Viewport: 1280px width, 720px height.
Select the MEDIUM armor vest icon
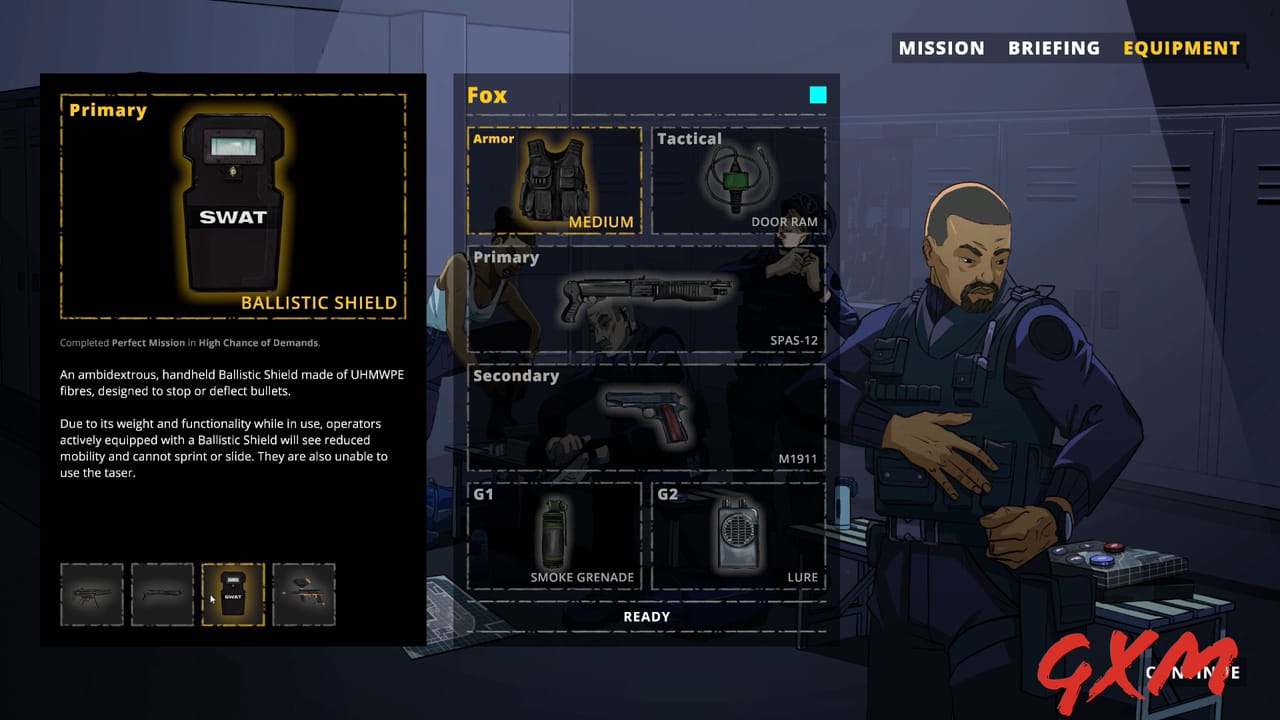click(555, 180)
